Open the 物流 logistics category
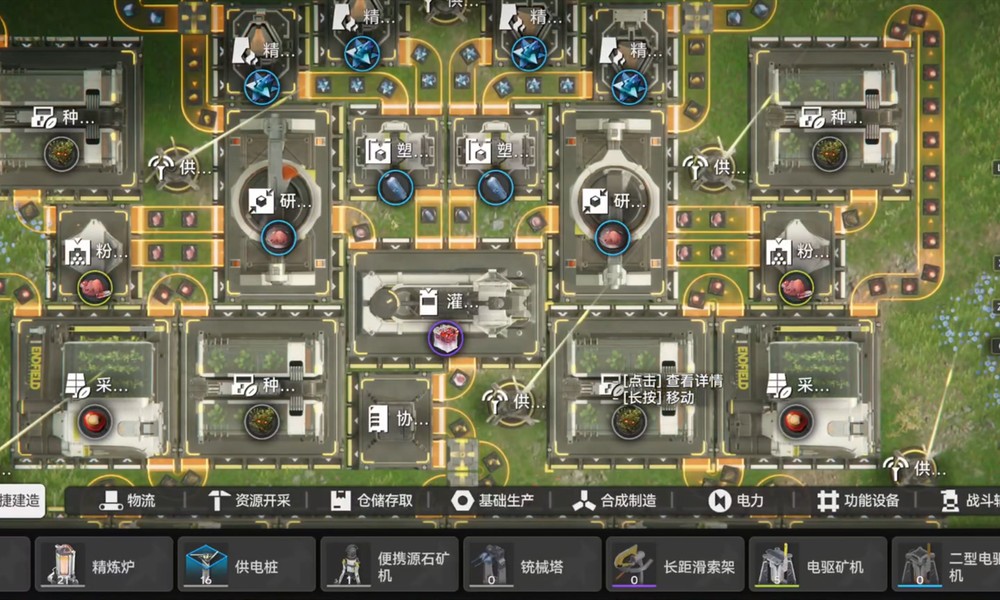 128,501
